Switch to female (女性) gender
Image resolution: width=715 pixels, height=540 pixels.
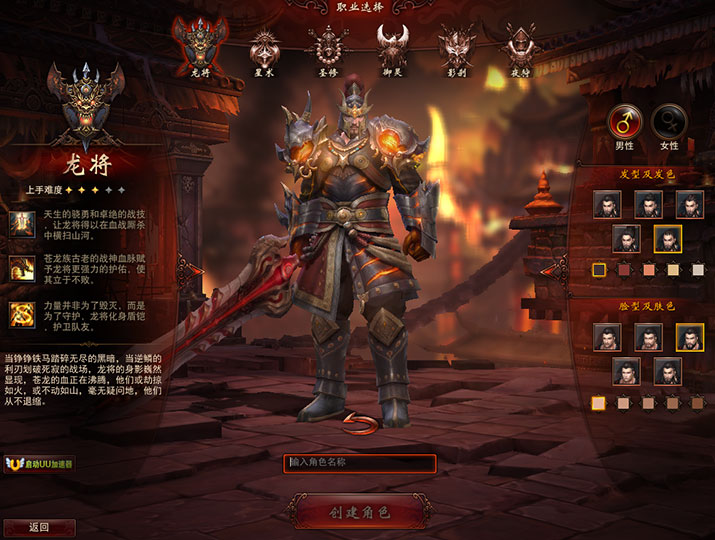coord(669,122)
